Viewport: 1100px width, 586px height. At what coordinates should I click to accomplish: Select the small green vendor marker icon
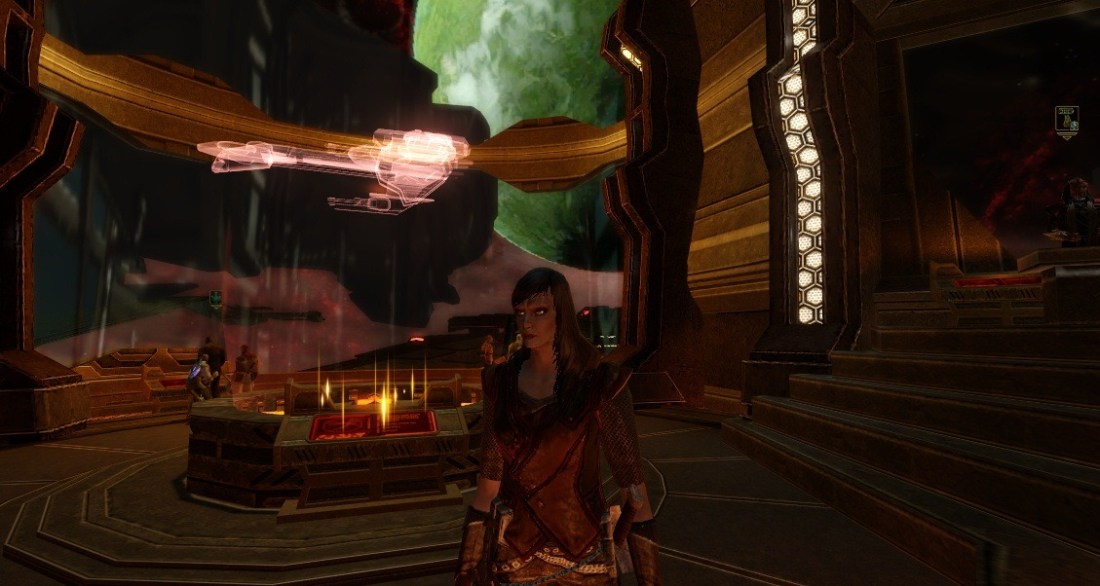coord(215,298)
